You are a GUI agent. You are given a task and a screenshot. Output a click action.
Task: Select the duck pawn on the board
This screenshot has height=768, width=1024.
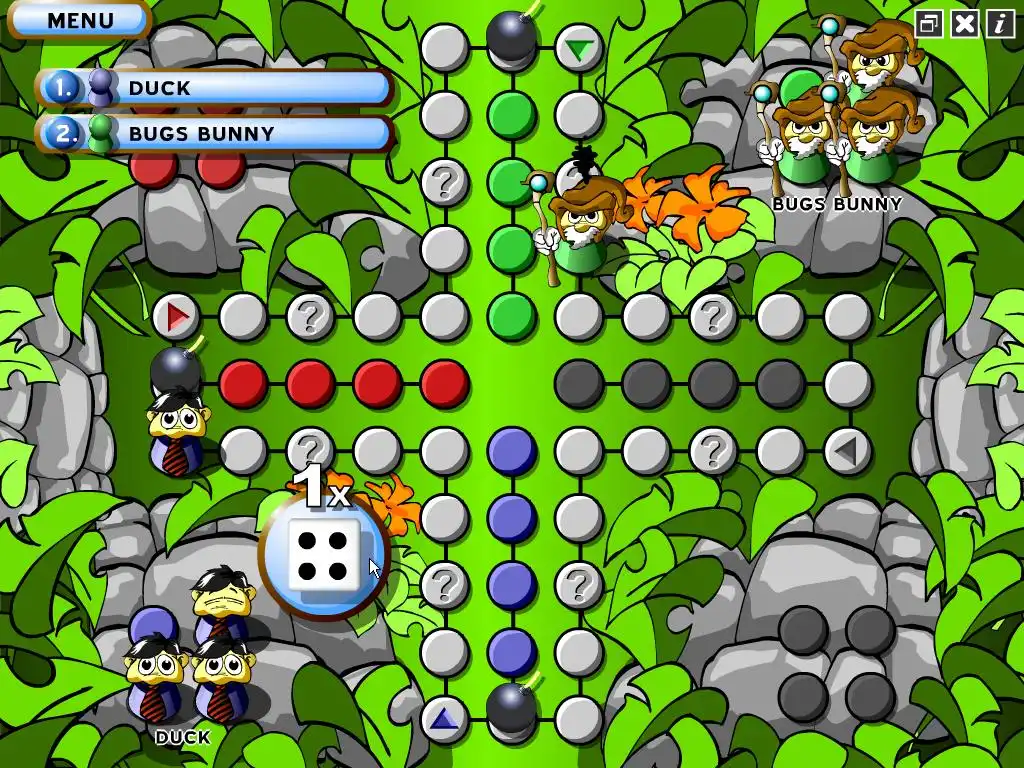pos(177,430)
